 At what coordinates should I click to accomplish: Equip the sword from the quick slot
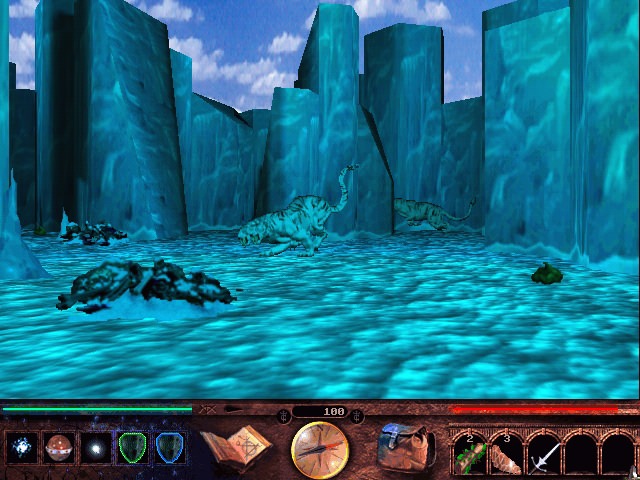pos(544,455)
